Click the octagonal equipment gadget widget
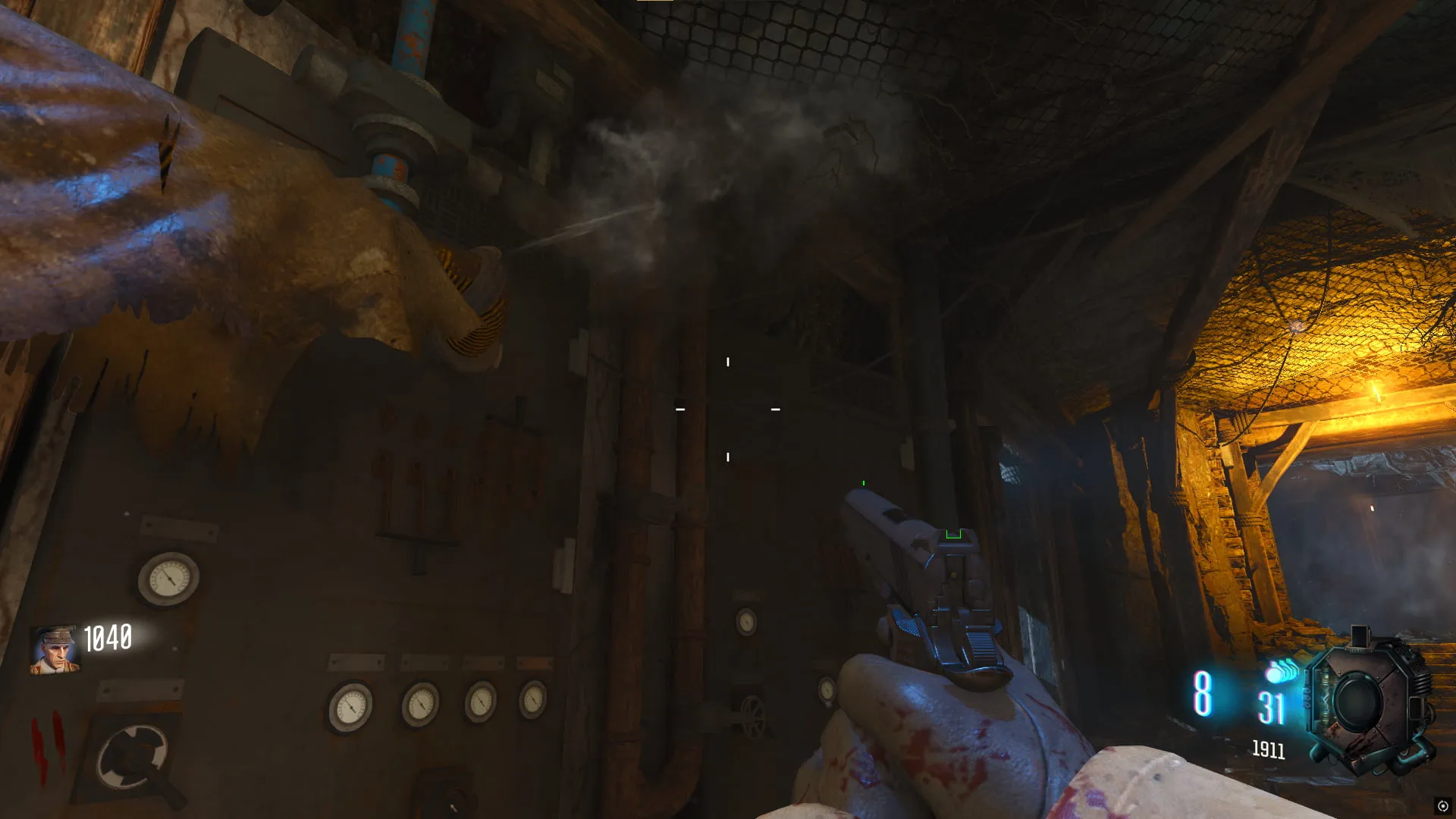The image size is (1456, 819). point(1367,702)
